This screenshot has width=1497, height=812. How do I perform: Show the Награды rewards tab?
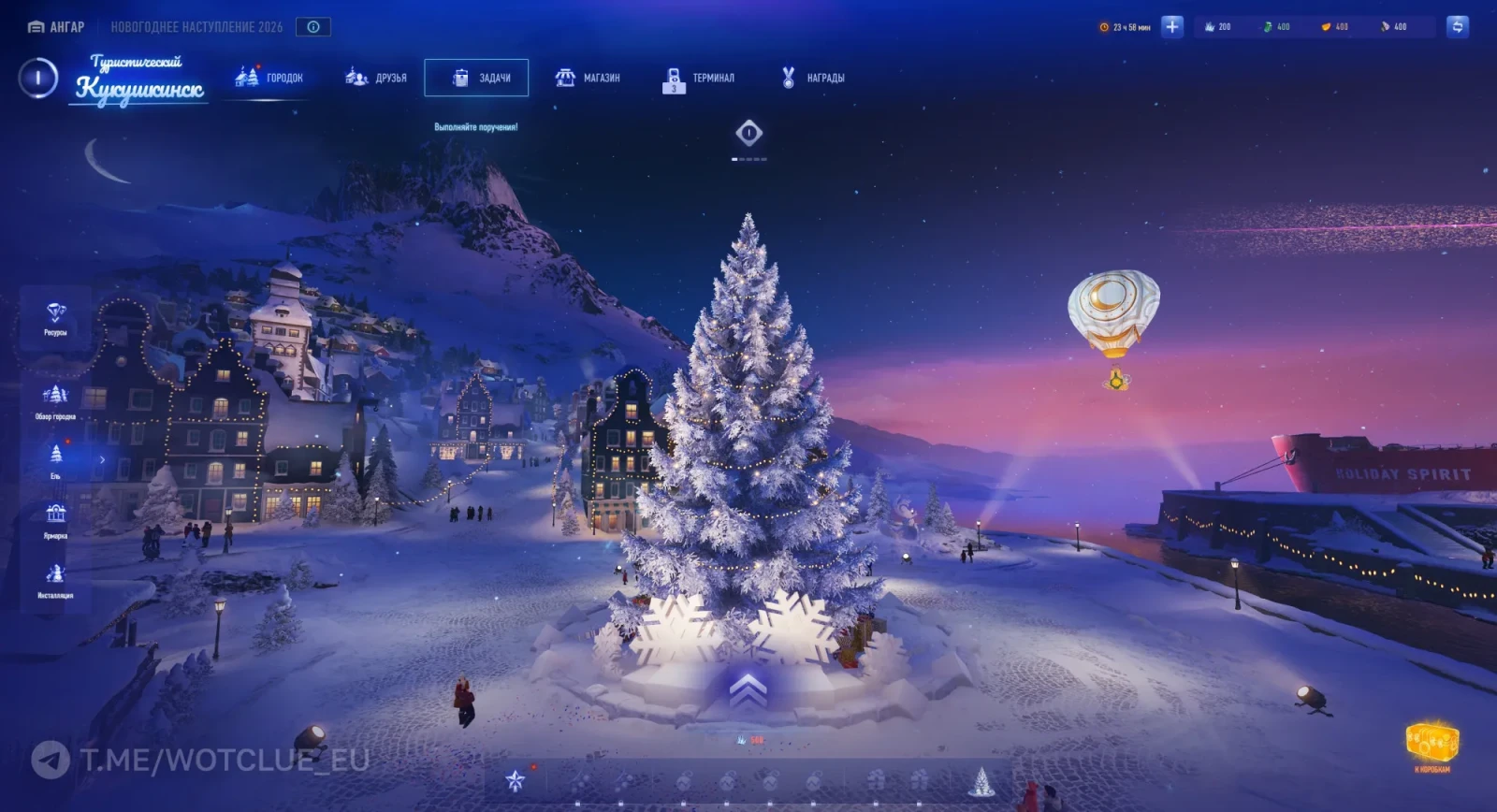coord(812,78)
